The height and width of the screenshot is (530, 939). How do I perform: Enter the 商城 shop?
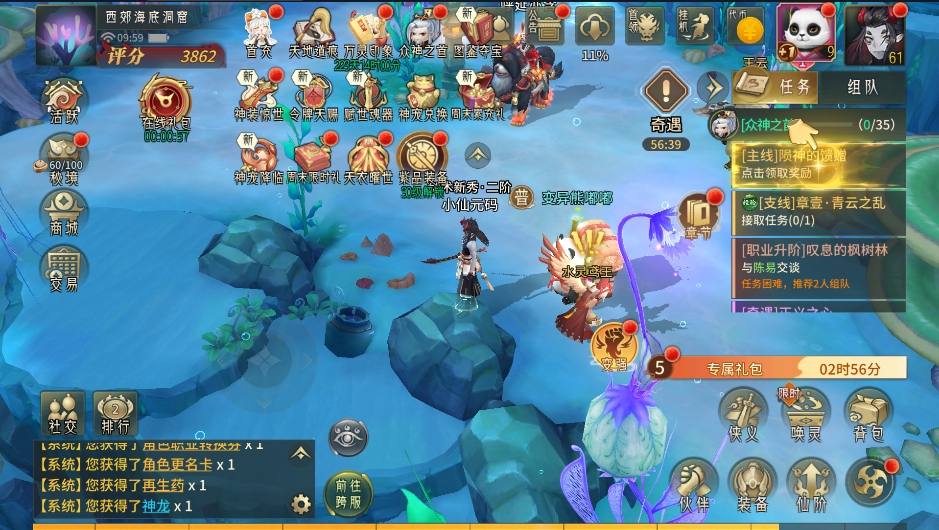tap(64, 214)
